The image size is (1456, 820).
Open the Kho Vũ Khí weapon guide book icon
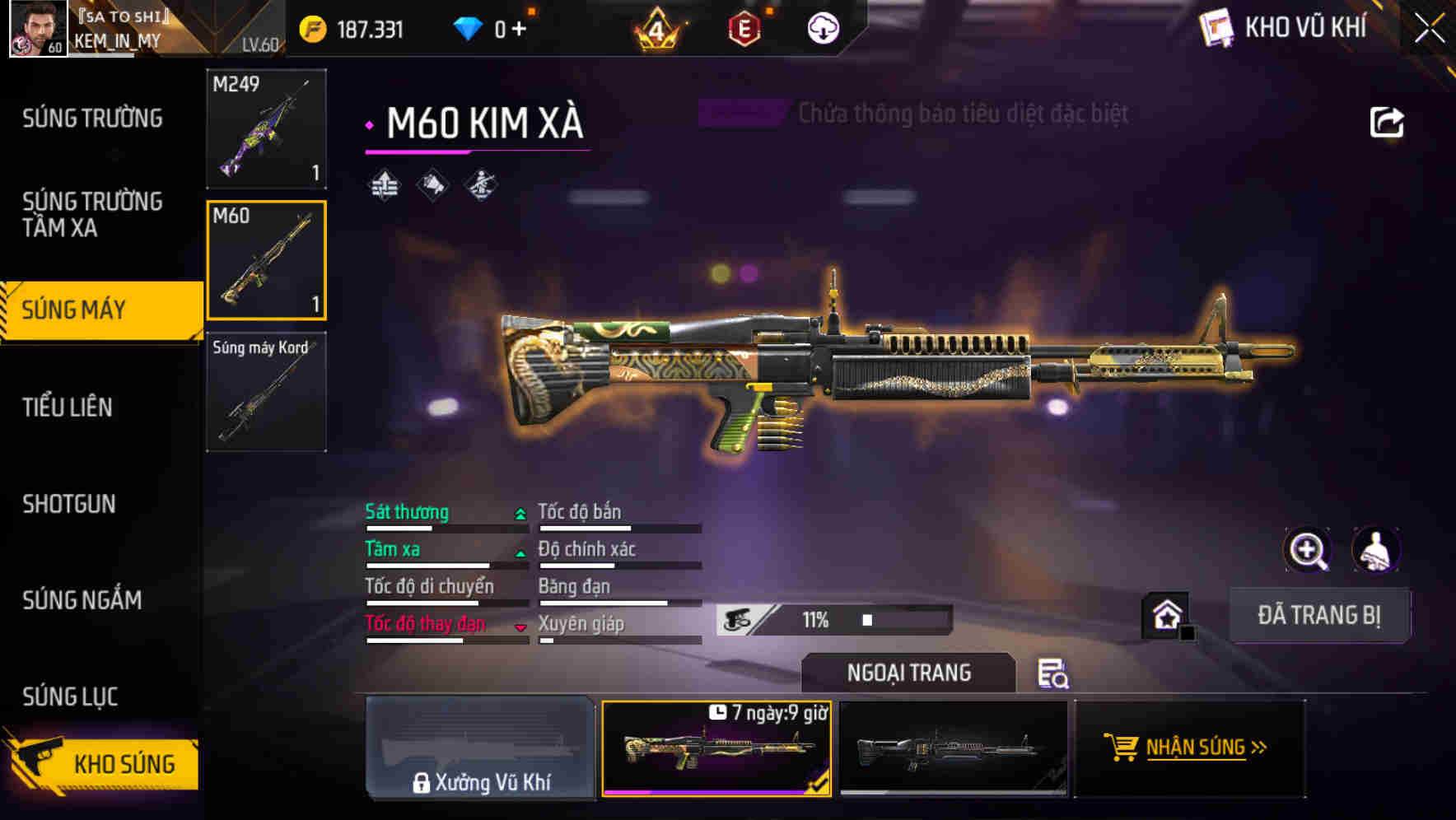tap(1216, 27)
